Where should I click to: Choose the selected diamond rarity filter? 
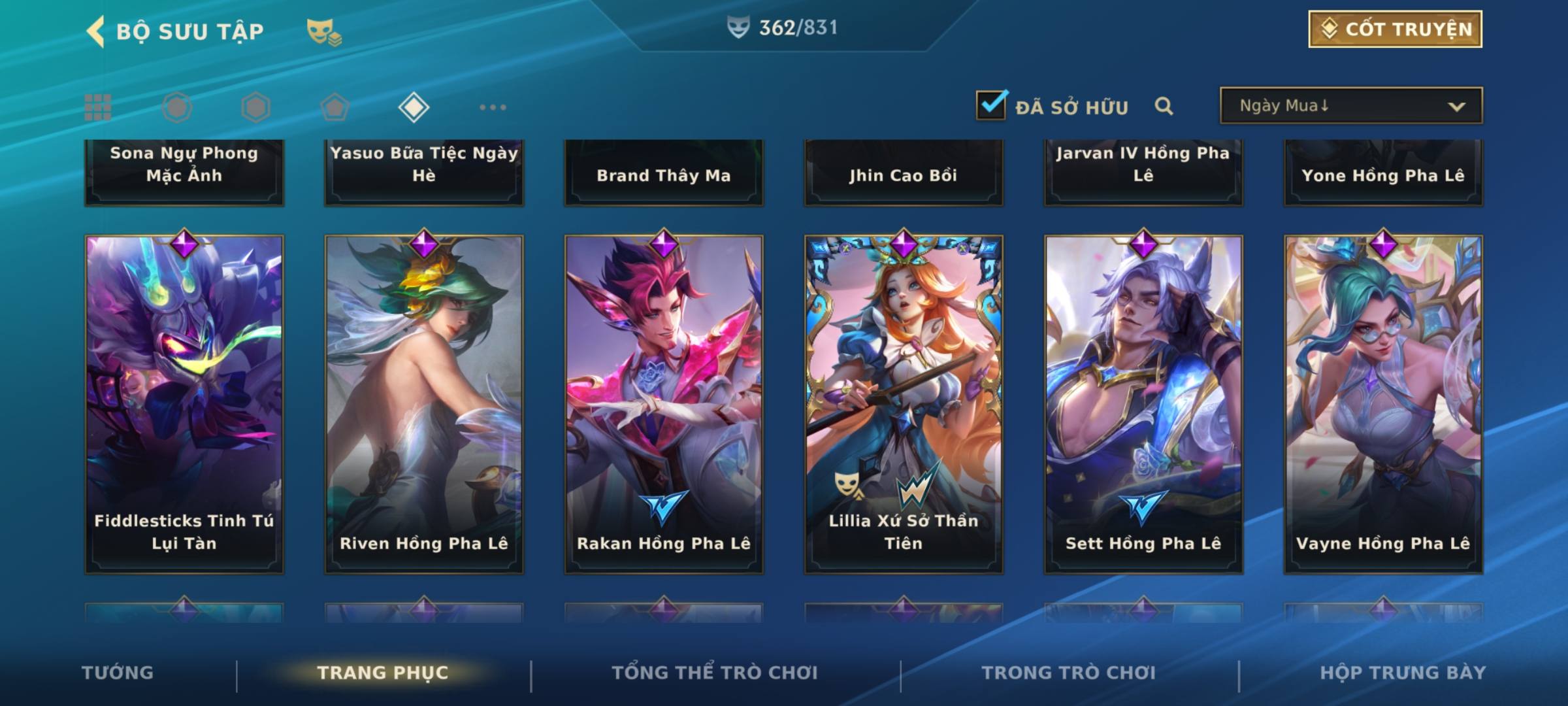tap(414, 107)
